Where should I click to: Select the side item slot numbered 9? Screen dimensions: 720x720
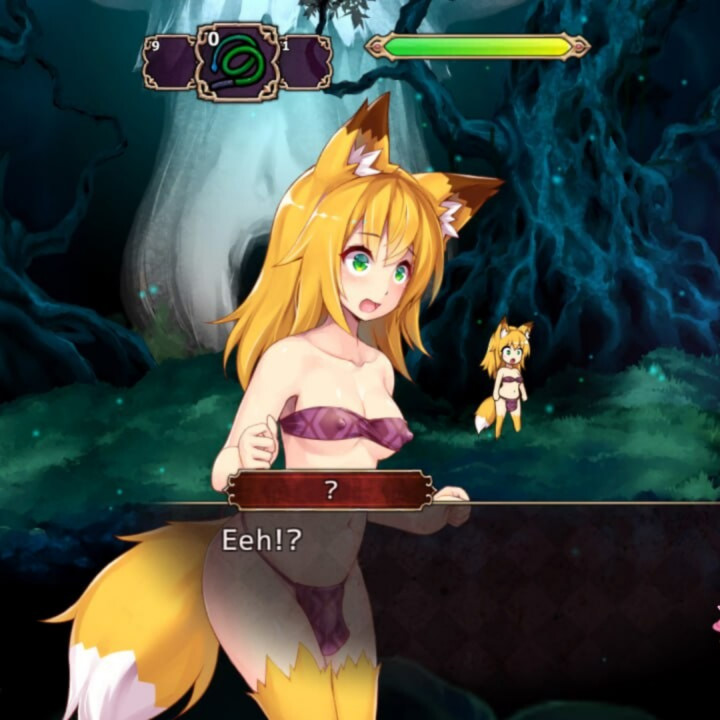(x=168, y=62)
